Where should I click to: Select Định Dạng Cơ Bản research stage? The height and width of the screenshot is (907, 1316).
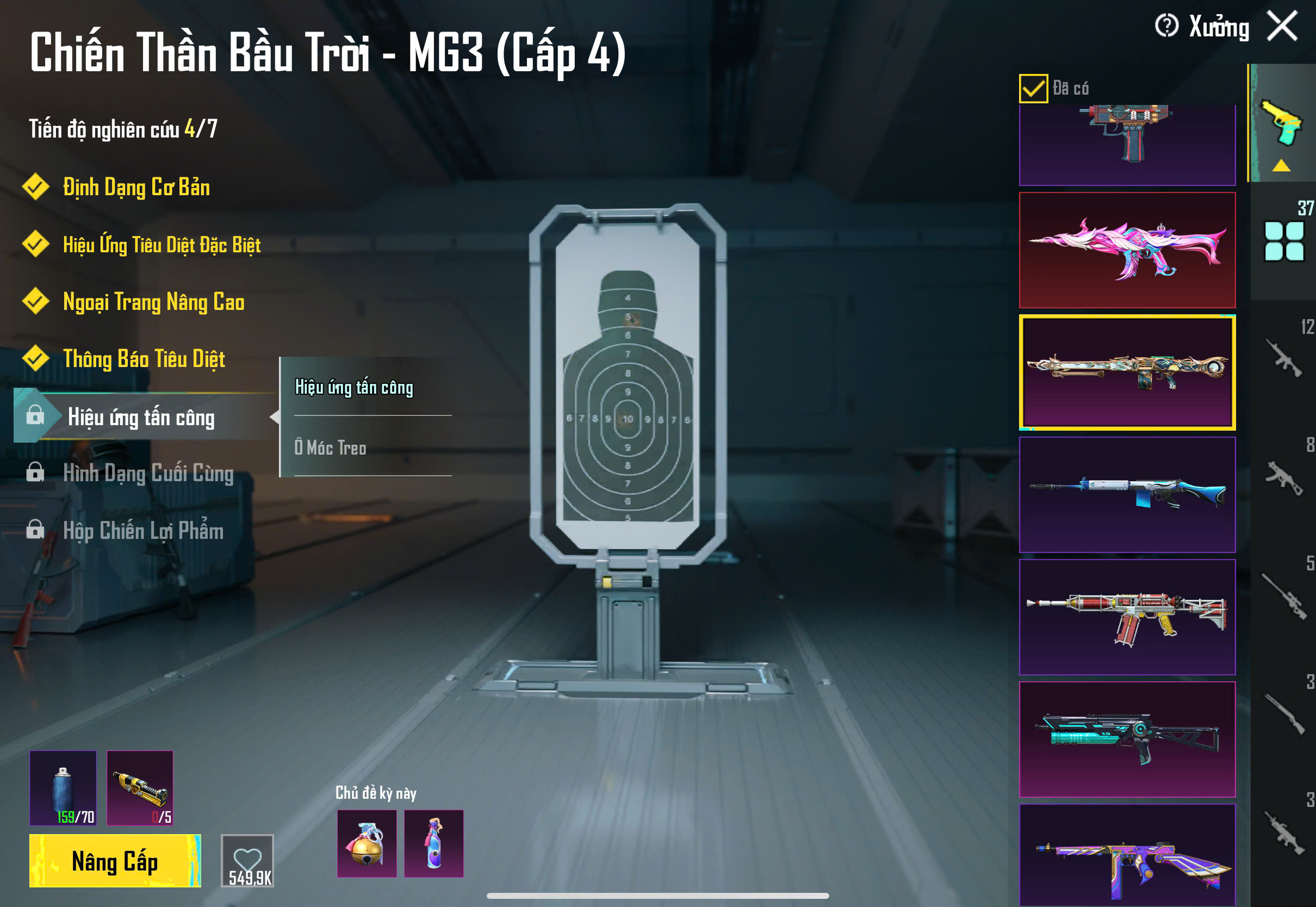tap(136, 188)
